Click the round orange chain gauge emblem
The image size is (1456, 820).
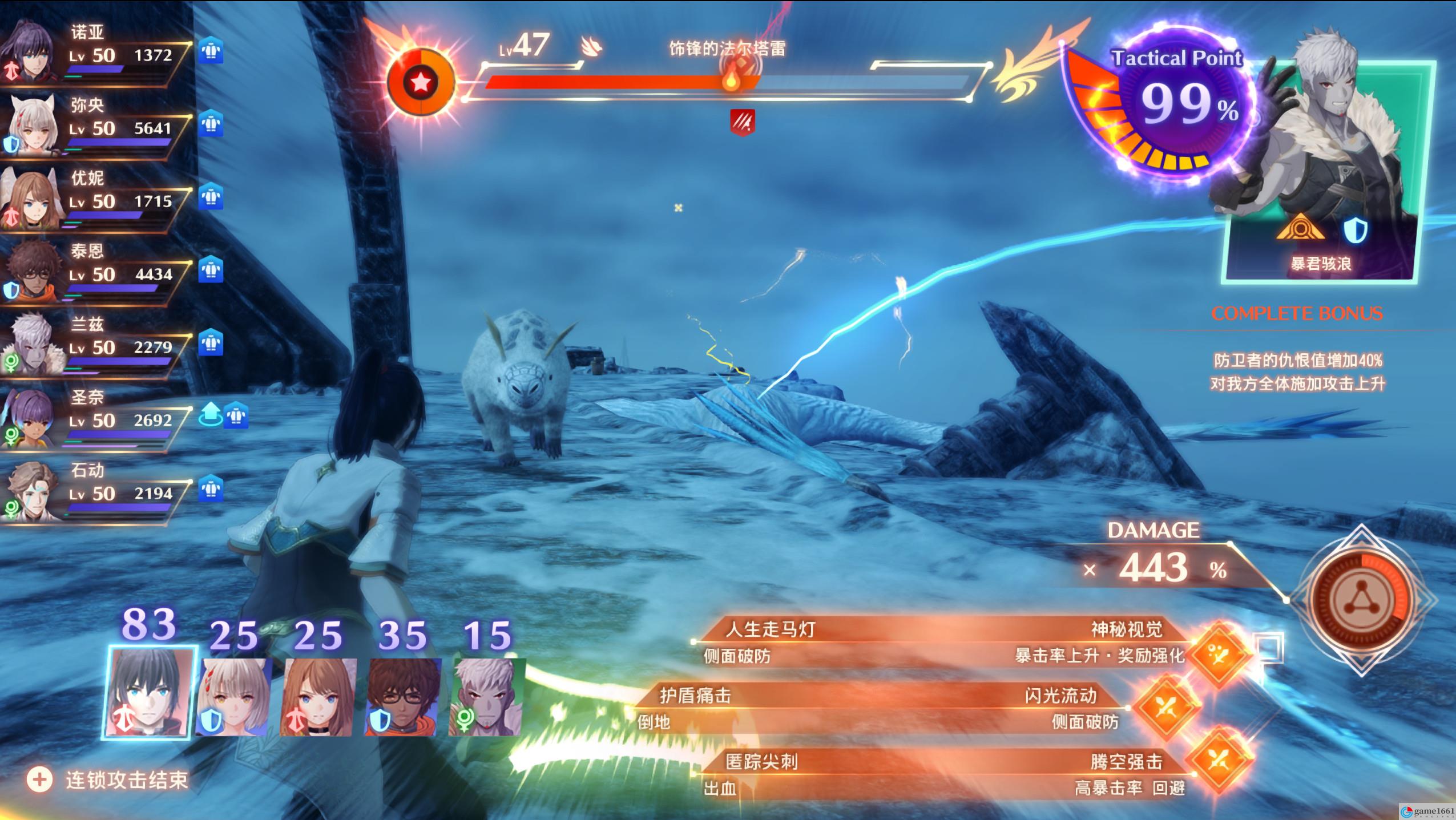point(1362,599)
